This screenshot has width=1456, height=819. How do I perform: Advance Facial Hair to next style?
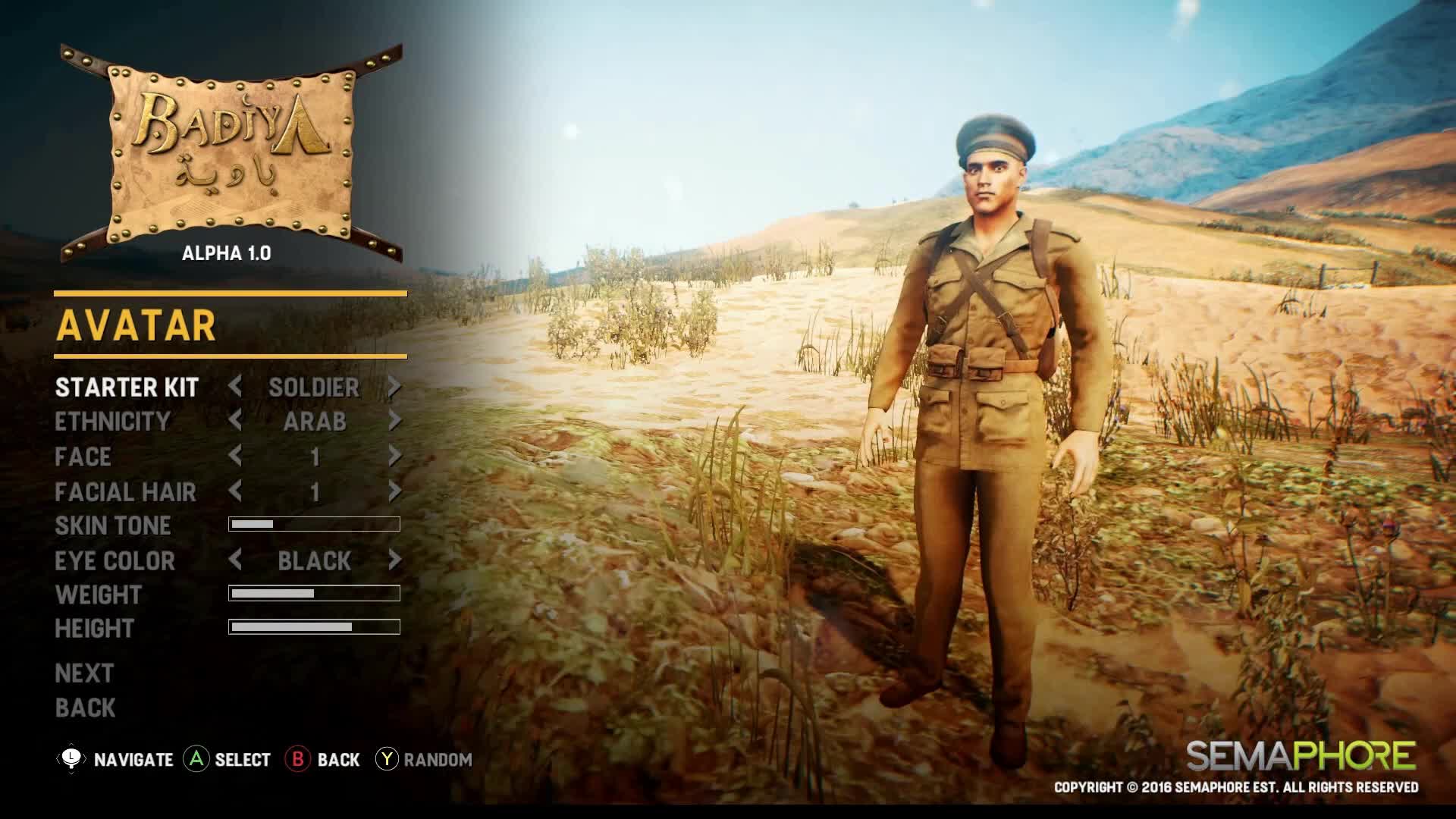click(x=394, y=491)
